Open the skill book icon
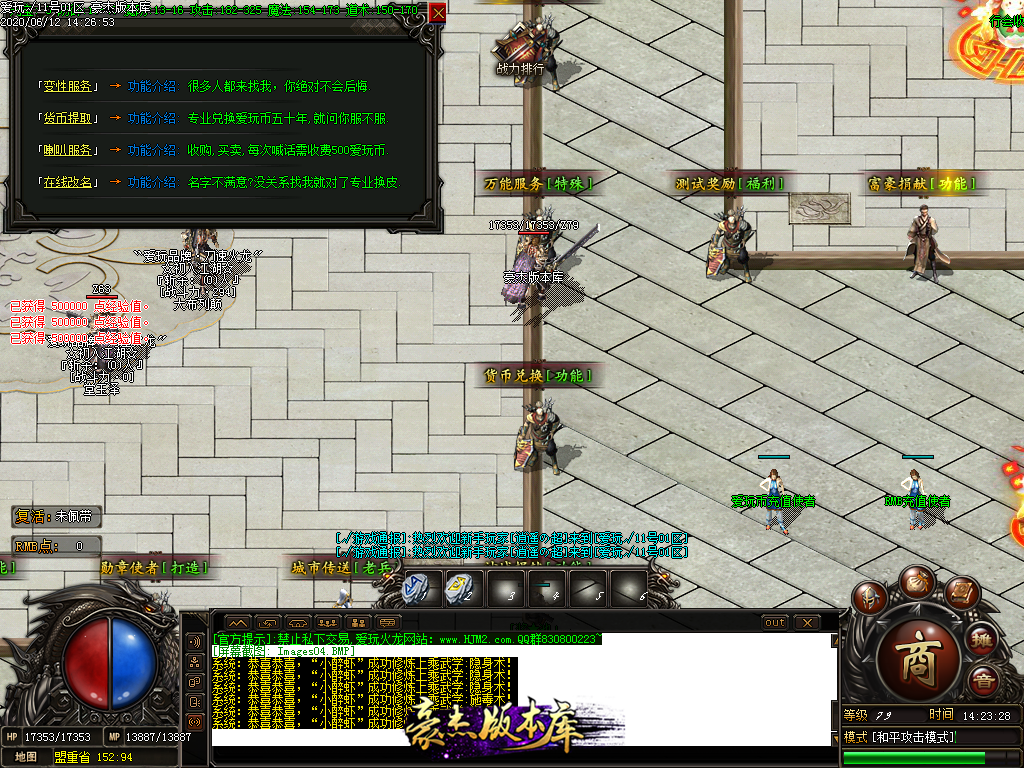 coord(961,594)
